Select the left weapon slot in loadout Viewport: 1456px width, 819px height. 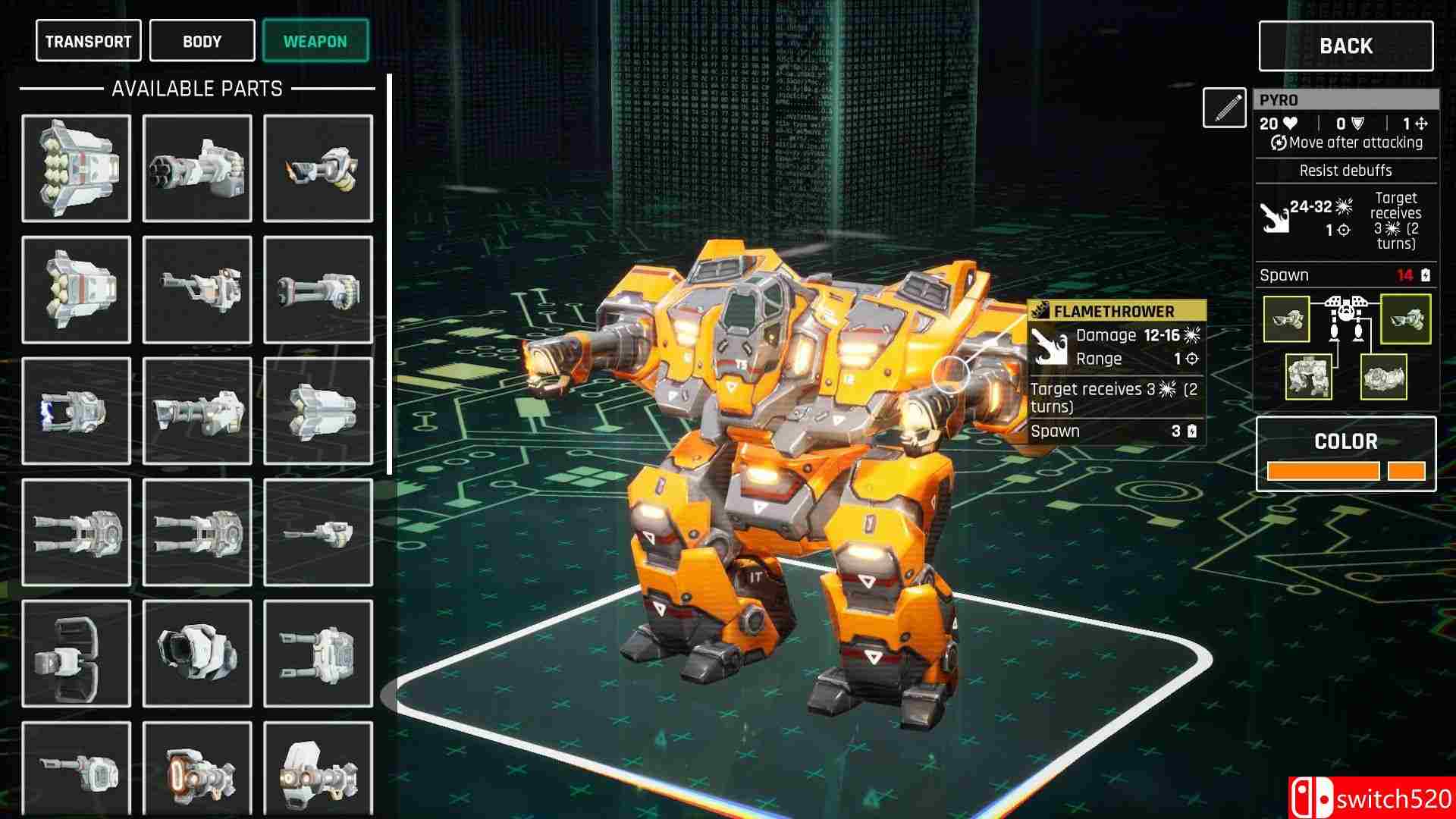point(1287,319)
